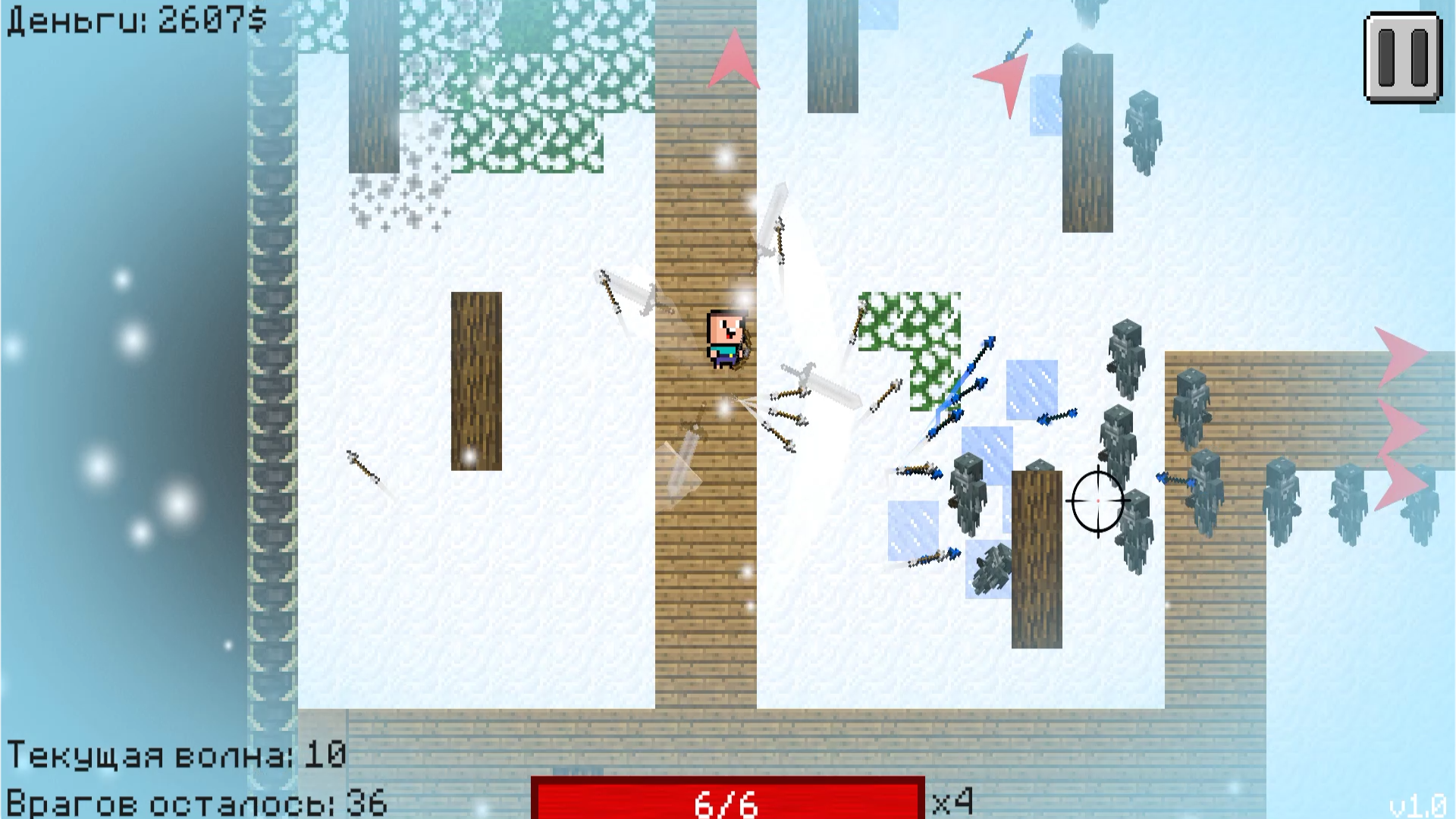Click the money counter showing 2607$
The width and height of the screenshot is (1456, 819).
click(133, 19)
